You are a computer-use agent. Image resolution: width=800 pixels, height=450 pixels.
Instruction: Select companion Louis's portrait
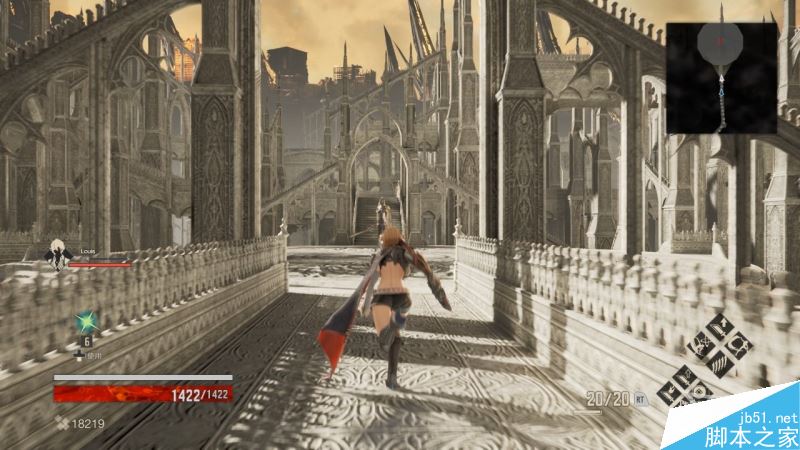[60, 258]
